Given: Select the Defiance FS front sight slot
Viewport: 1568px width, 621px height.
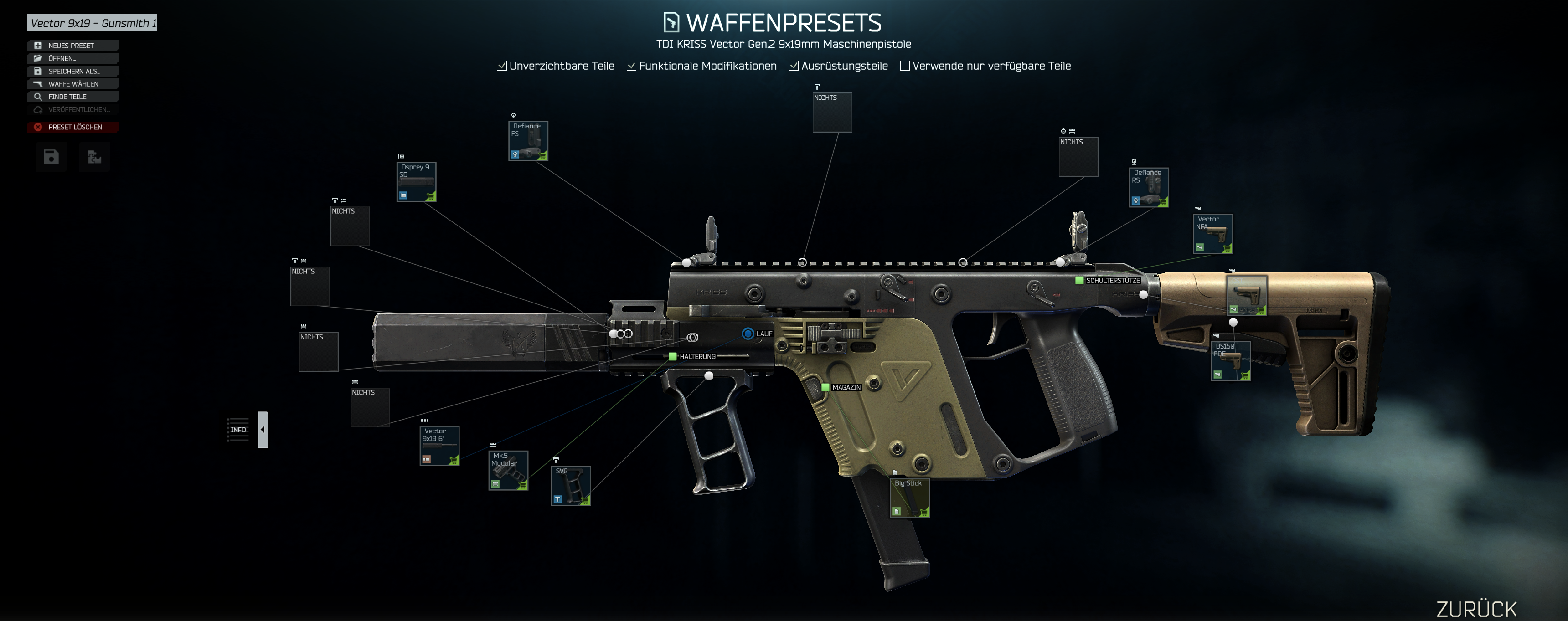Looking at the screenshot, I should (528, 141).
